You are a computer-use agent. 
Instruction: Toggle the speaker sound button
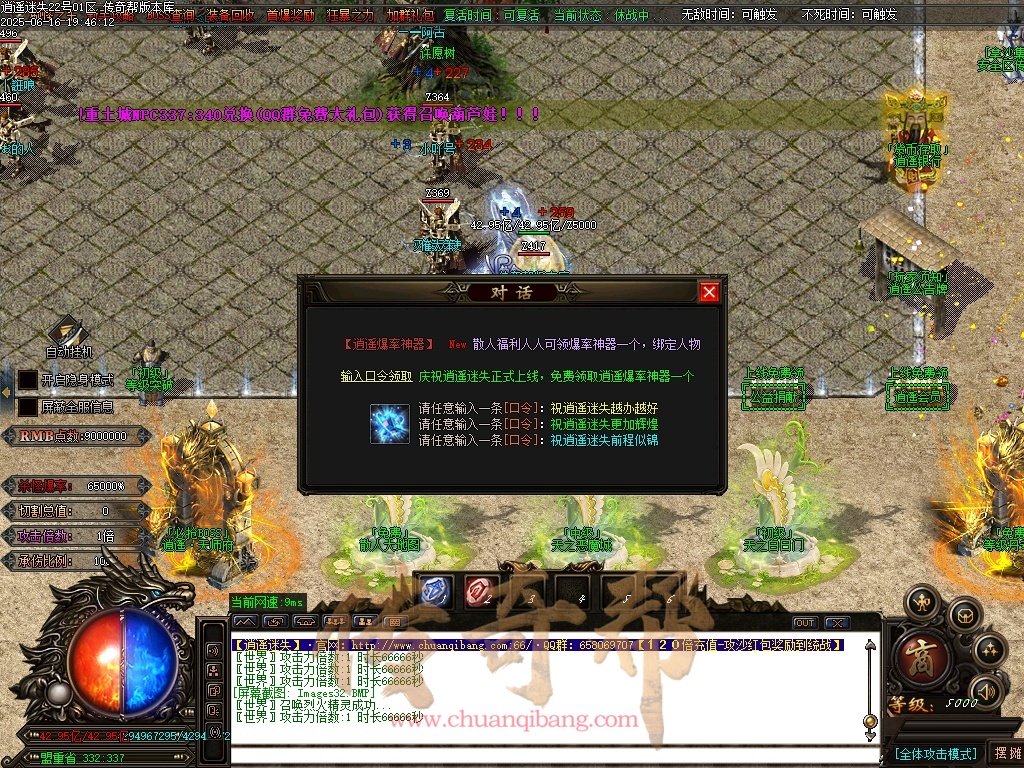coord(987,690)
